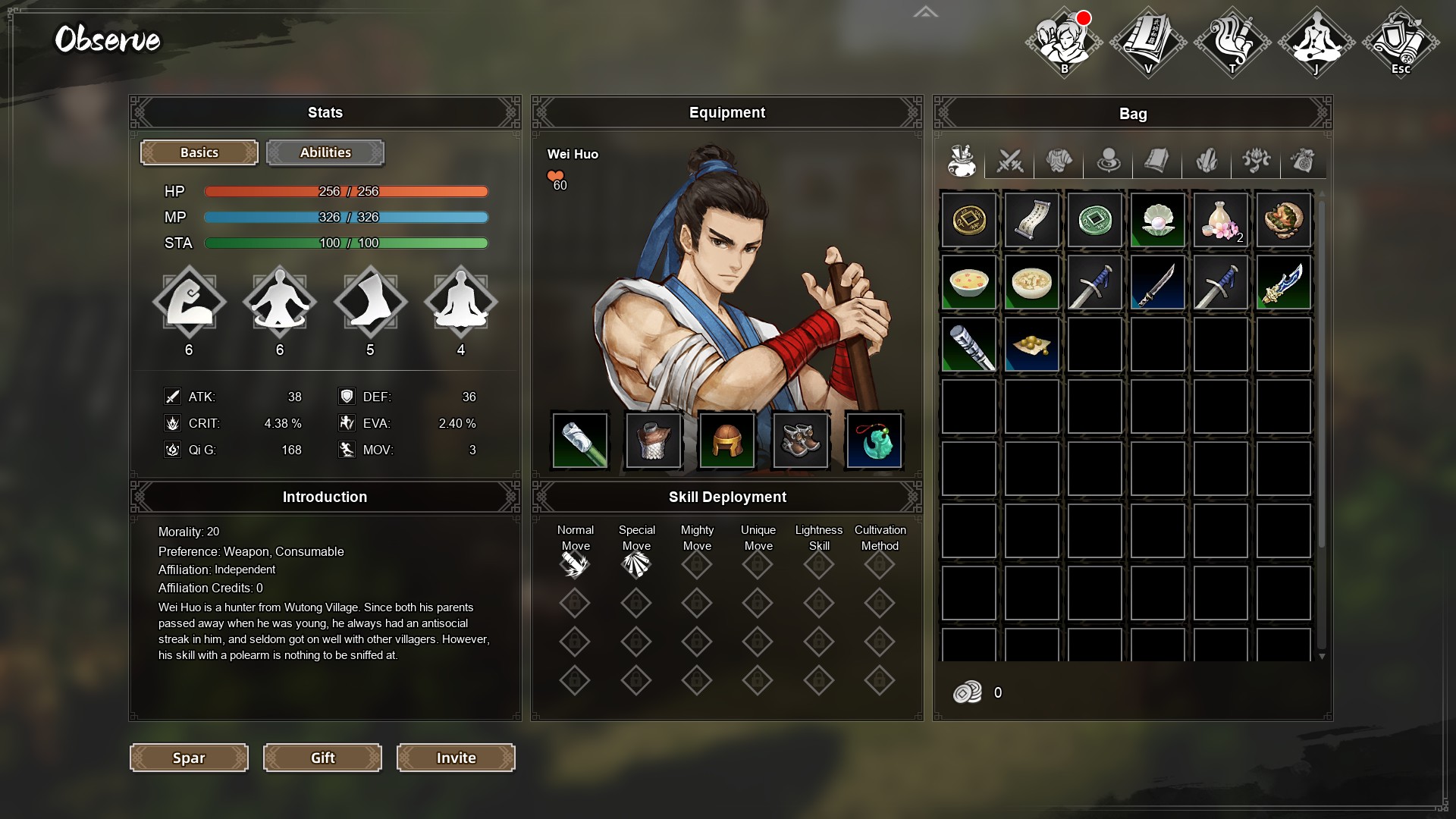Select the equipped helmet slot

coord(727,441)
